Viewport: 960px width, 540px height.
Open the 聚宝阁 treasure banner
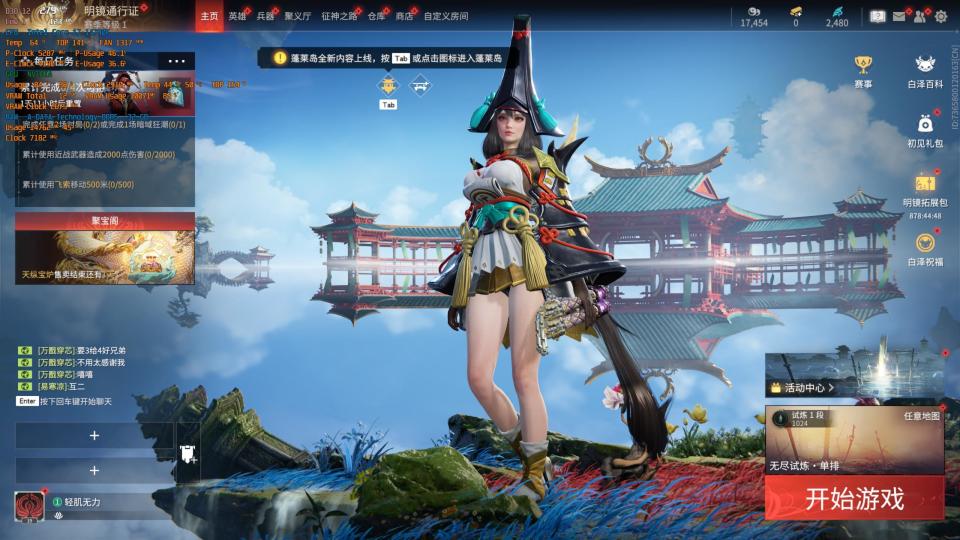(x=105, y=249)
